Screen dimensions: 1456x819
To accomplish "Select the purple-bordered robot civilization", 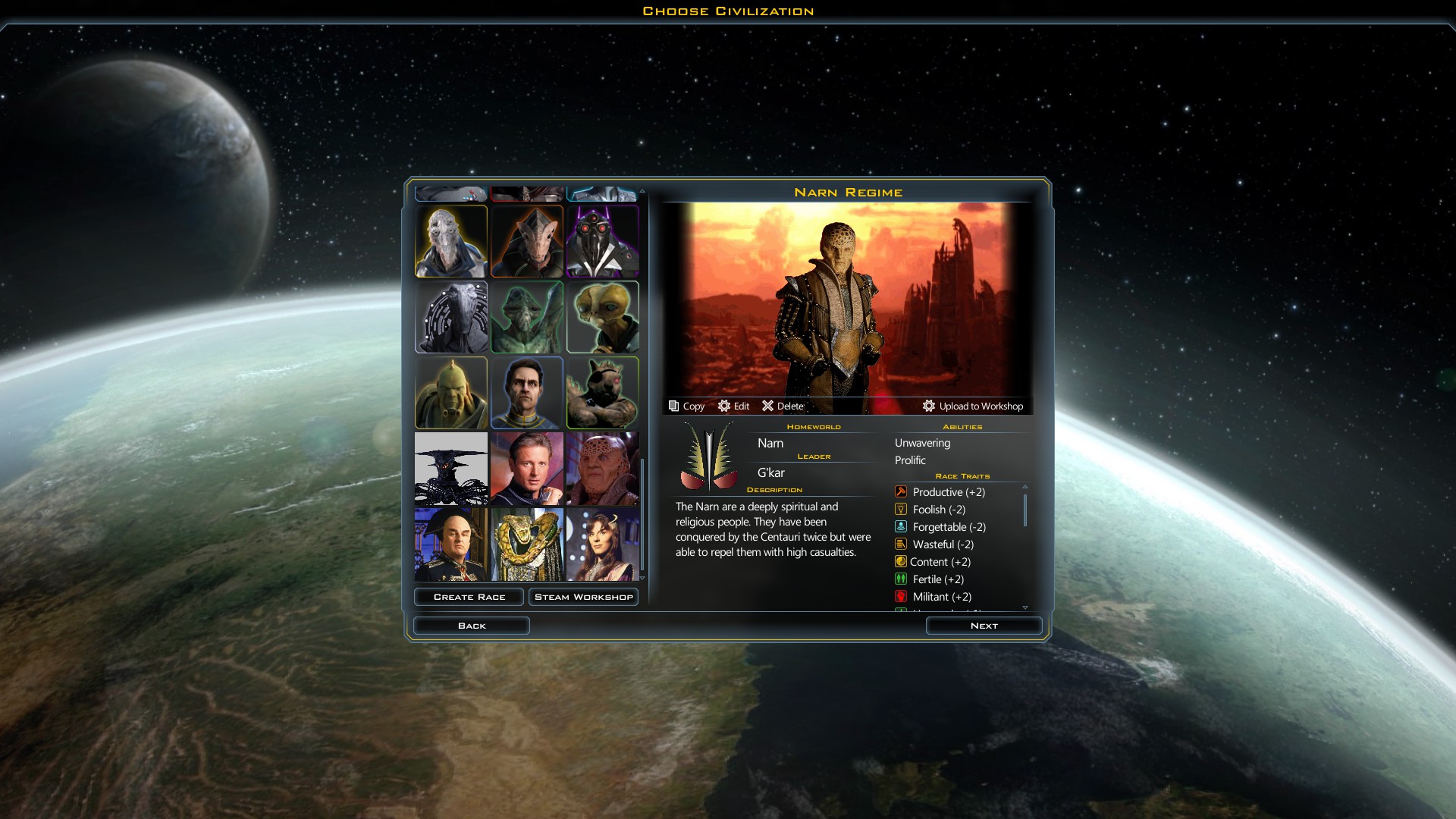I will [603, 241].
